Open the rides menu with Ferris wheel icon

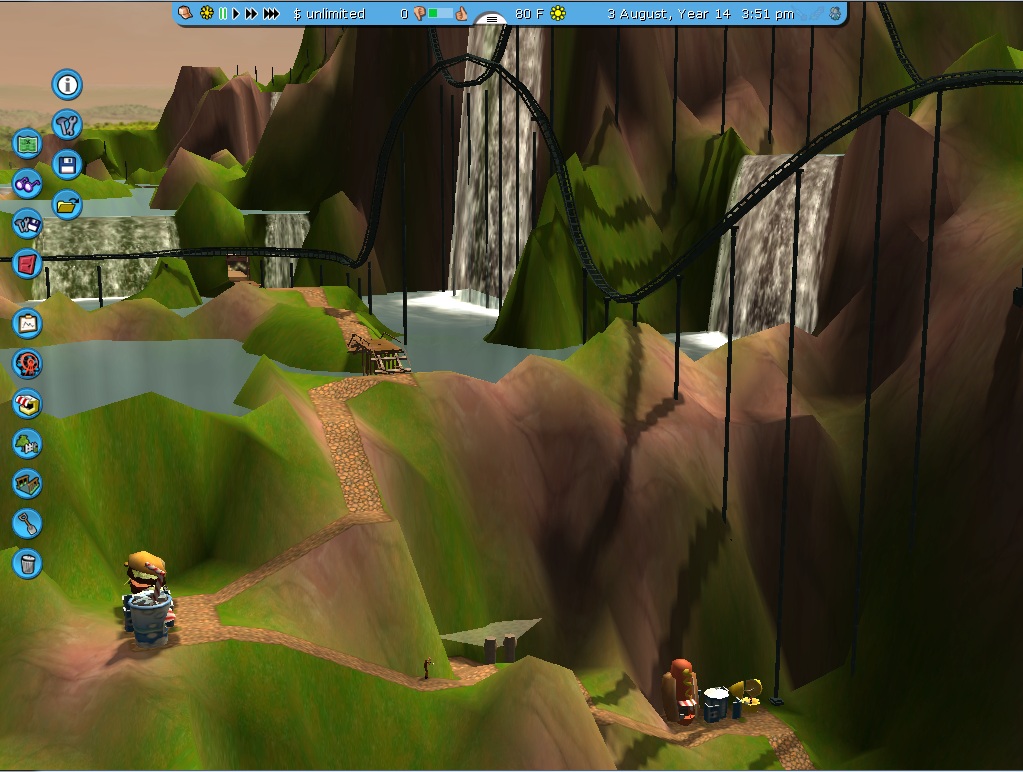click(x=27, y=363)
